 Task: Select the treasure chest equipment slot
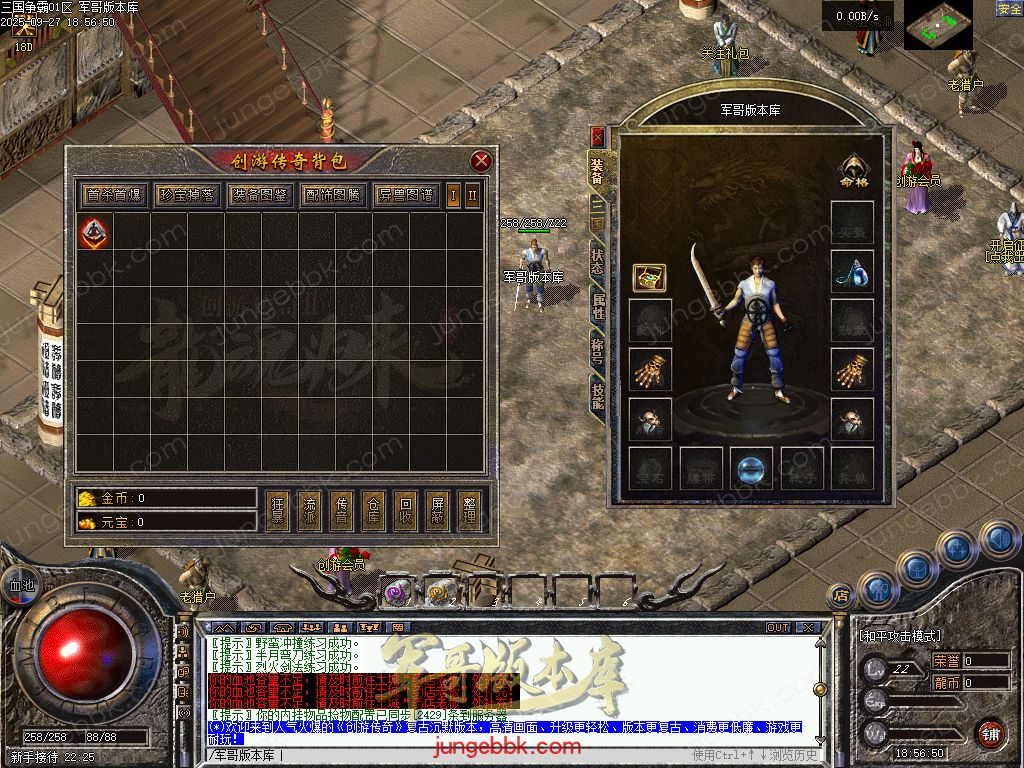click(x=649, y=278)
